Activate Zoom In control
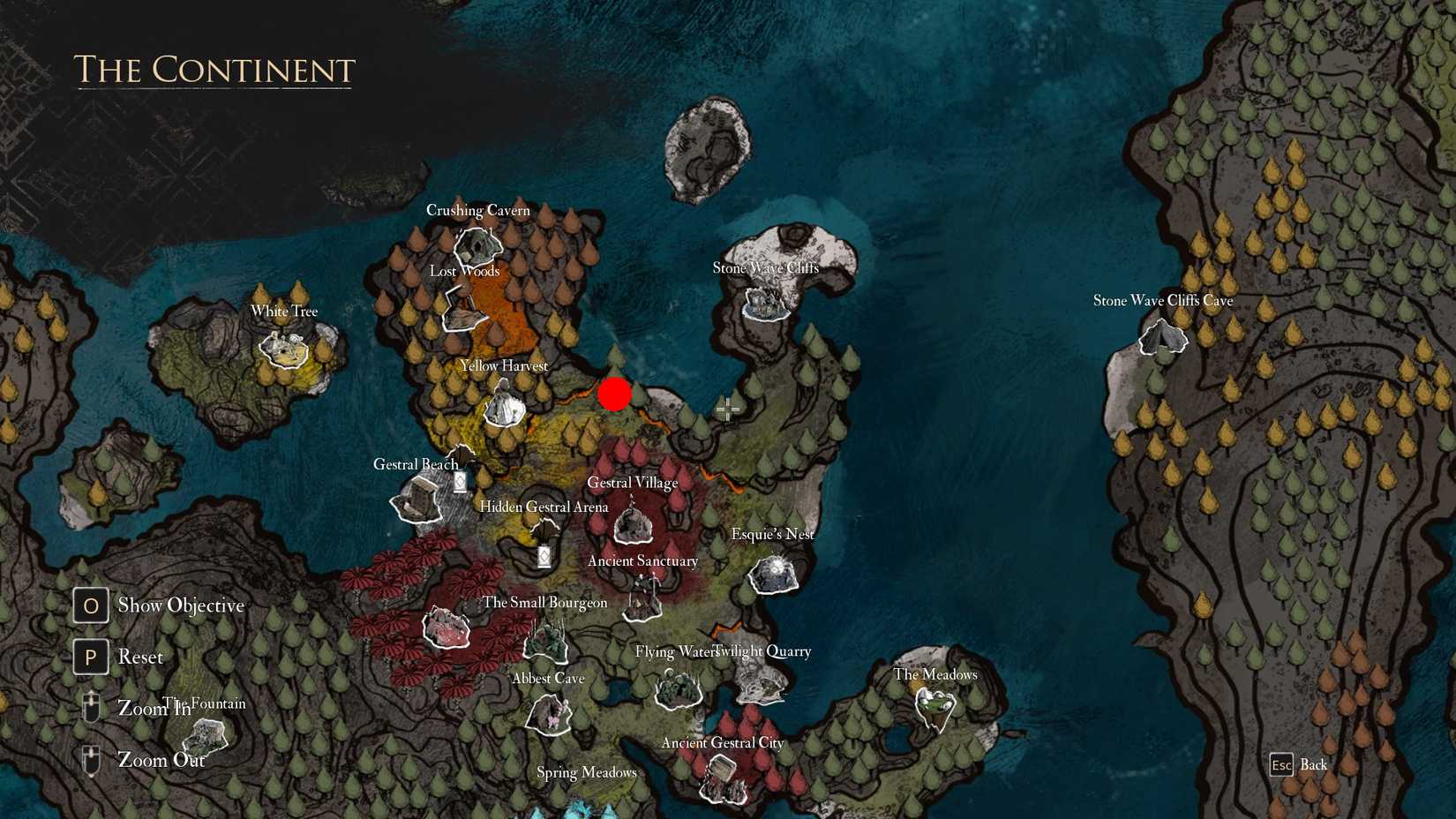 pos(90,707)
